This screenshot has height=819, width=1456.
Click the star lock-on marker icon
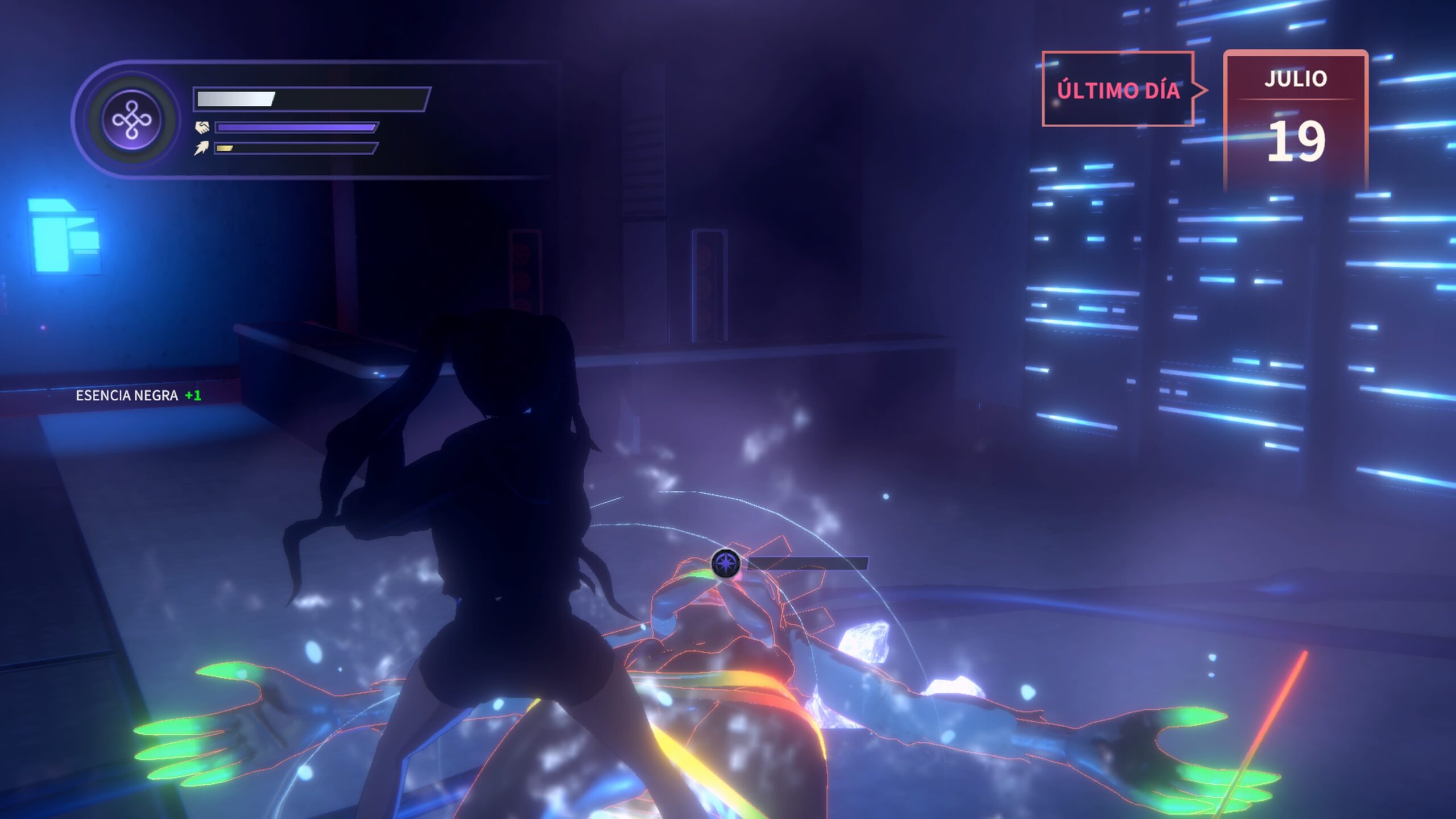726,563
